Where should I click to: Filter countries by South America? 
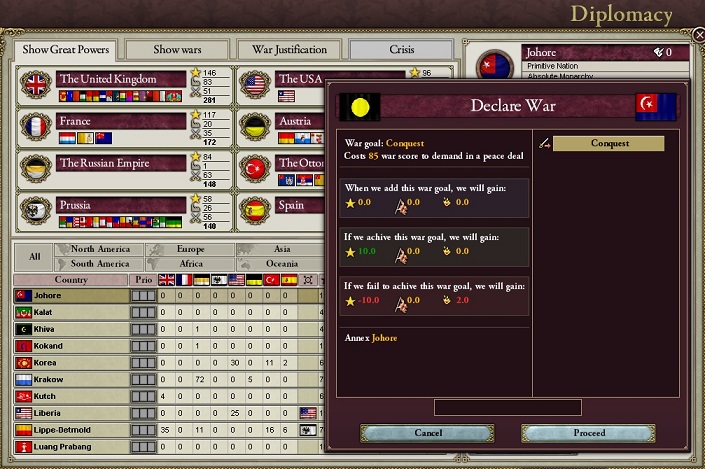100,263
